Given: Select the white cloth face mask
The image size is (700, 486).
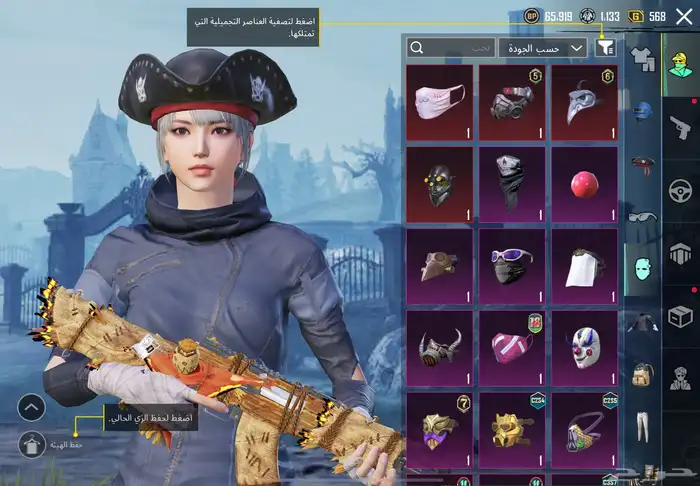Looking at the screenshot, I should [x=440, y=100].
